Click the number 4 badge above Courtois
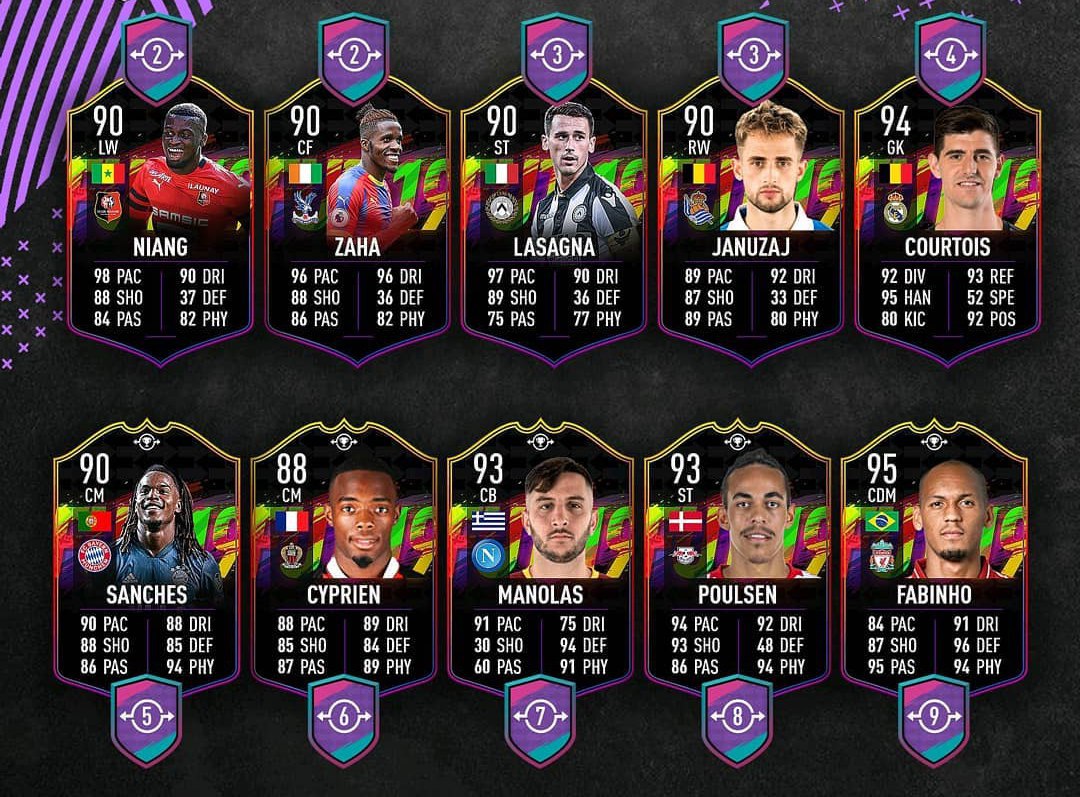The width and height of the screenshot is (1080, 797). pos(951,56)
